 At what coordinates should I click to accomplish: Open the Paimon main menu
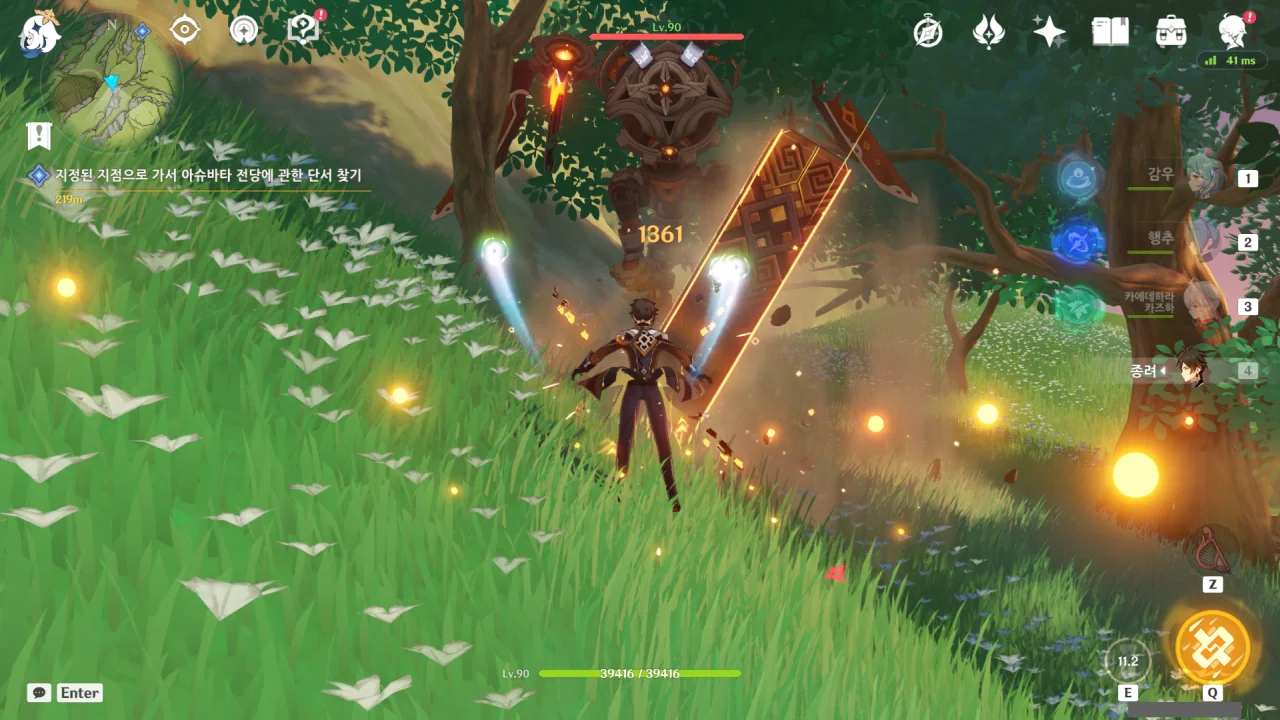click(40, 32)
